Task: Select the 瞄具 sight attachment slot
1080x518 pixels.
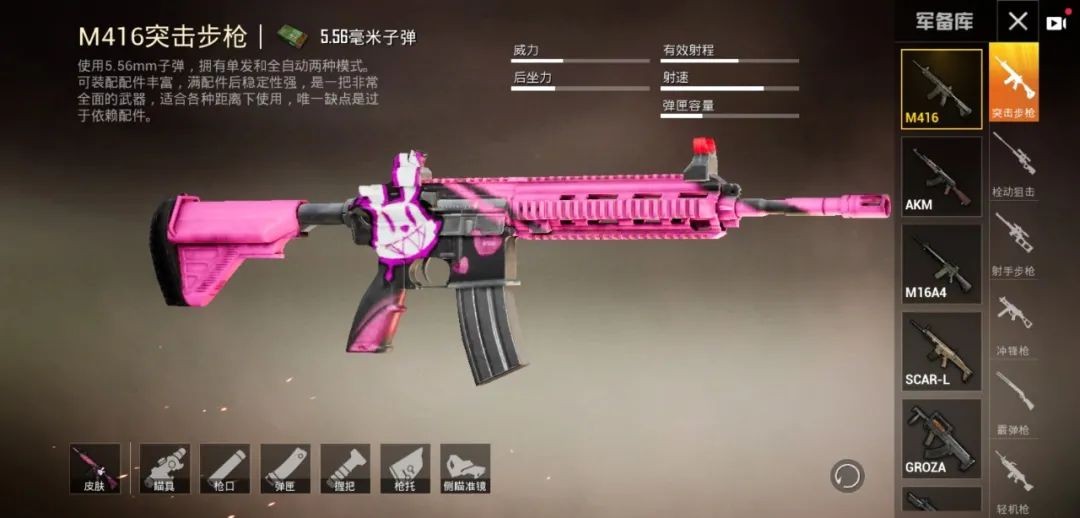Action: tap(165, 468)
